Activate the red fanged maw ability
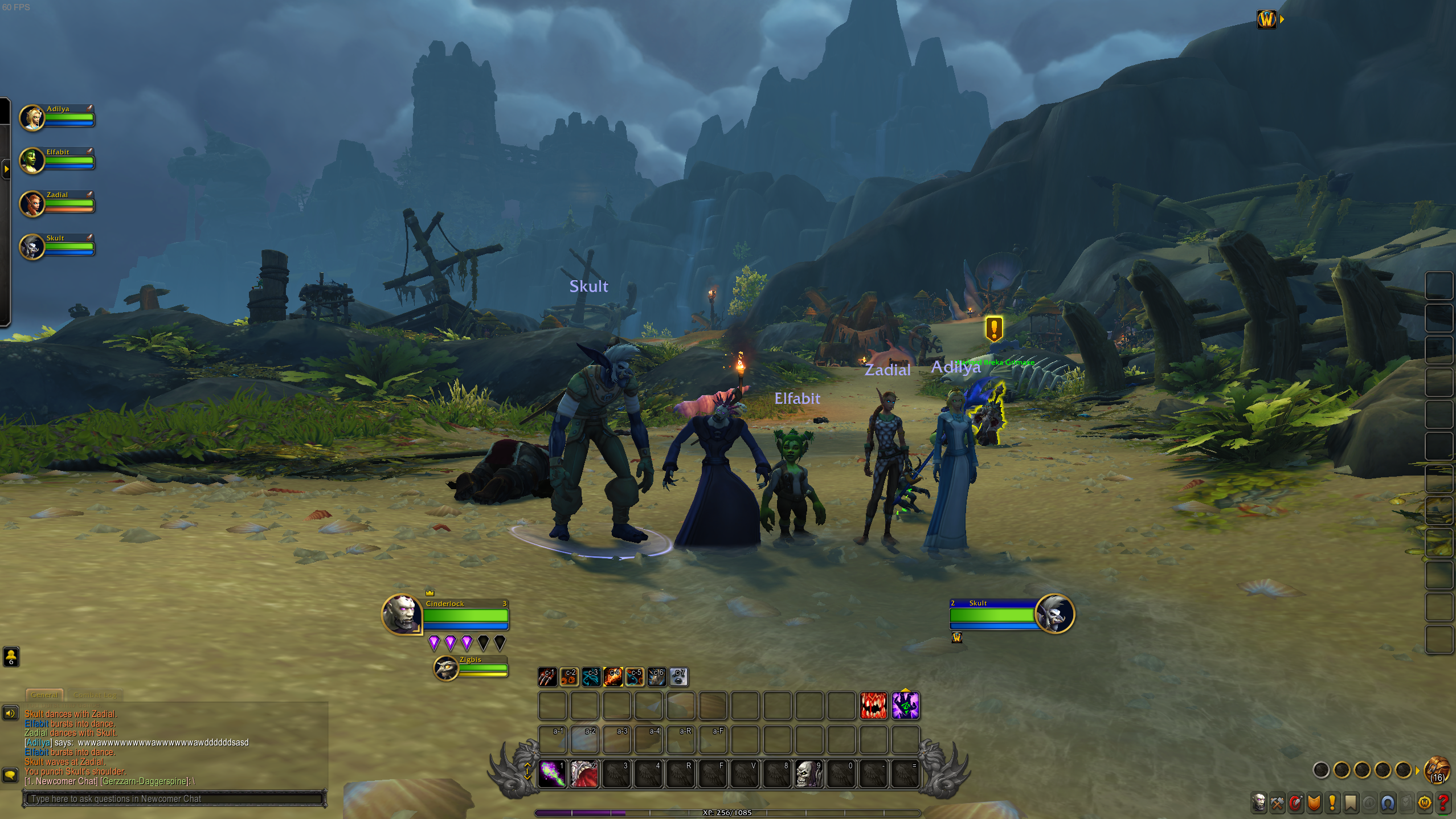 873,706
